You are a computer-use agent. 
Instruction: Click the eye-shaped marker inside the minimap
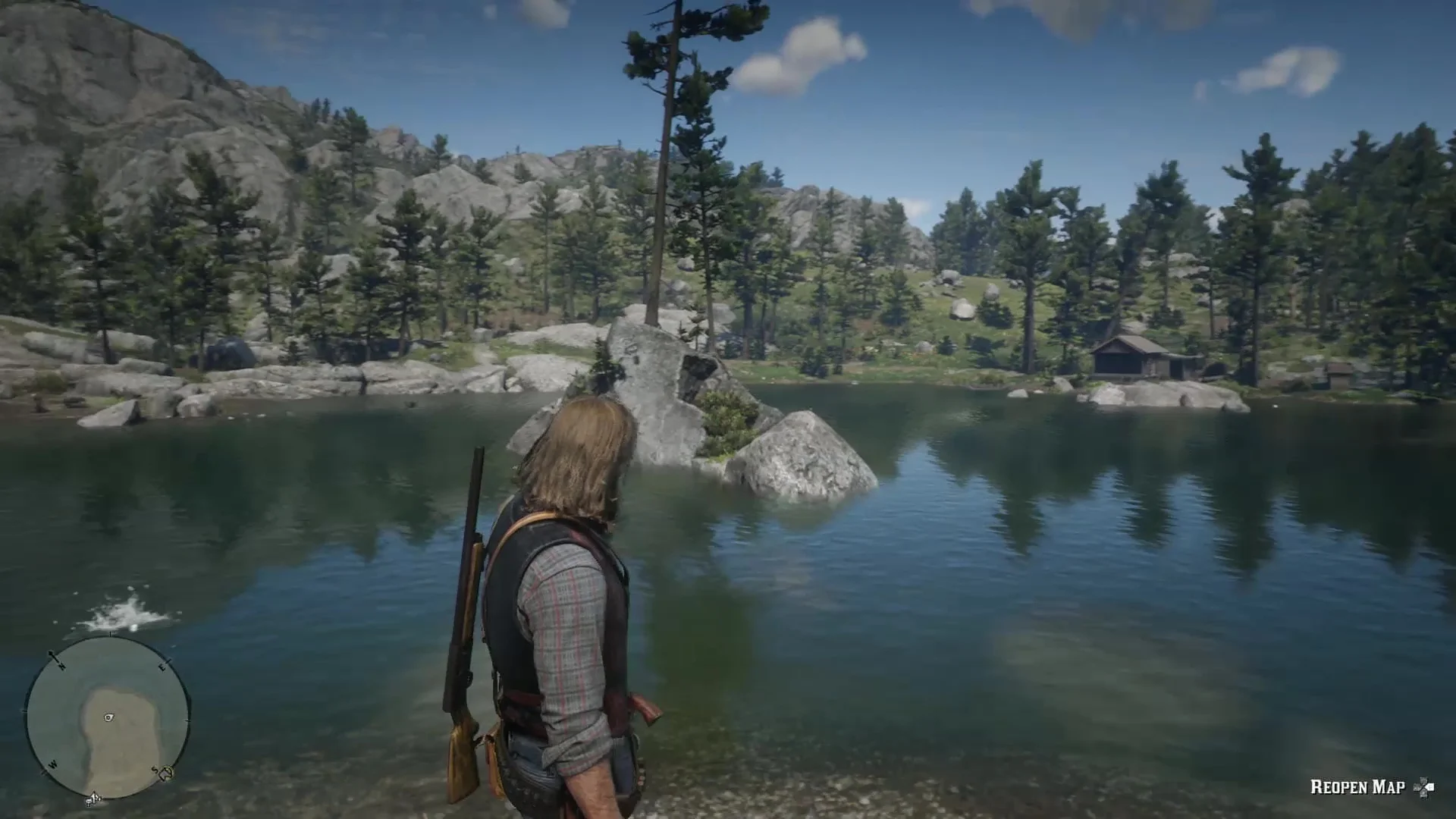tap(108, 717)
